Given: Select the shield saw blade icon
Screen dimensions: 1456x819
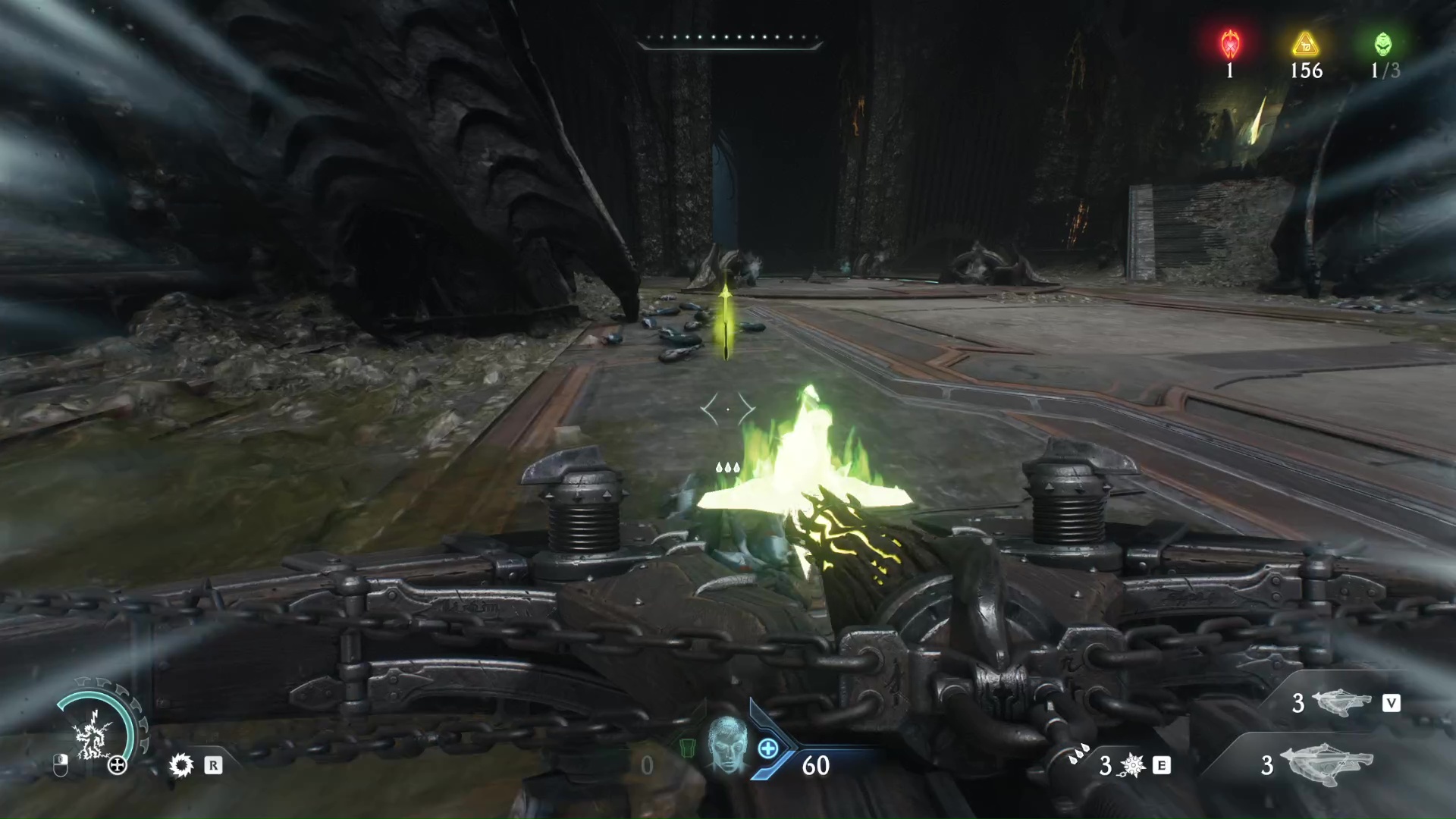Looking at the screenshot, I should [181, 765].
